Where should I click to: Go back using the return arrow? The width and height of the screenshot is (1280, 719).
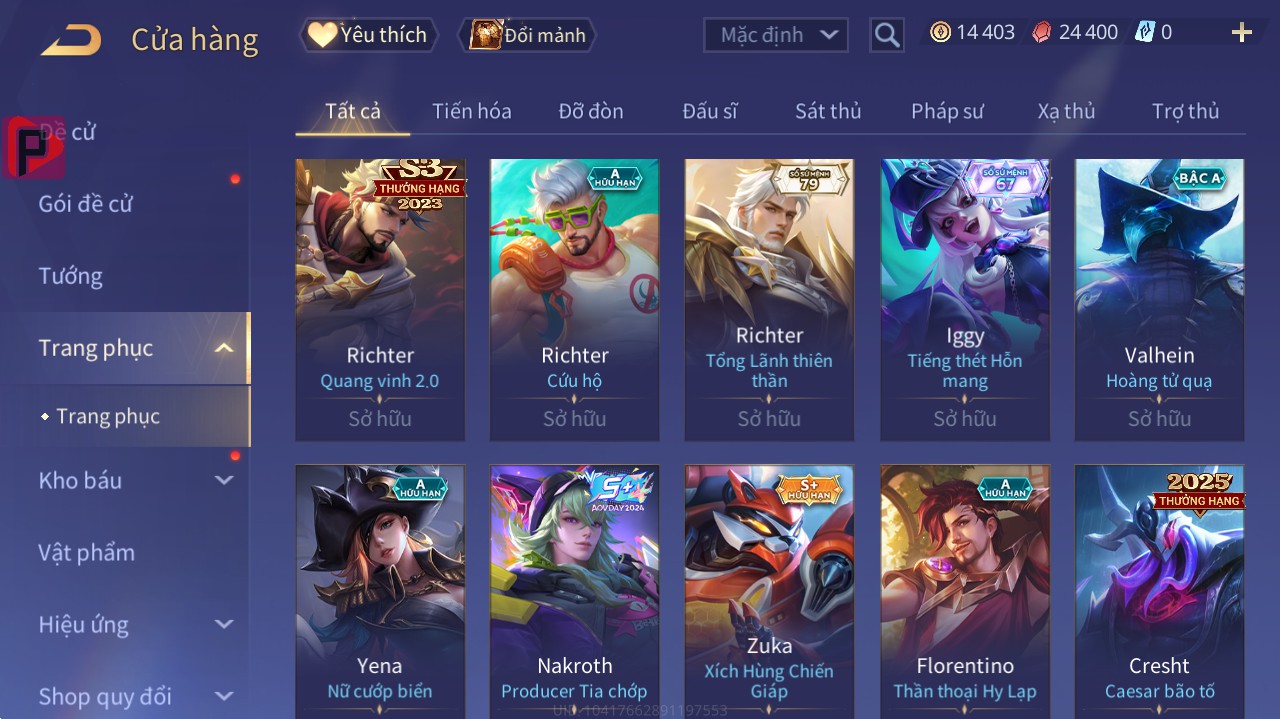click(x=71, y=40)
